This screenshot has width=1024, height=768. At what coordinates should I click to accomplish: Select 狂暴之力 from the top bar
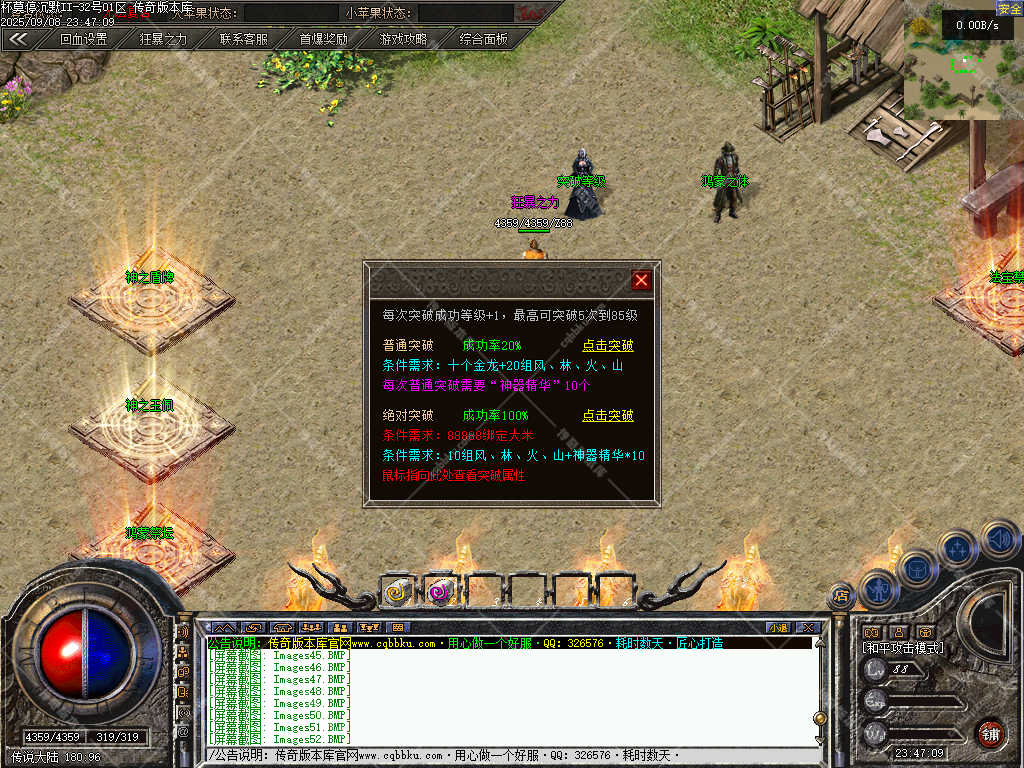click(163, 39)
